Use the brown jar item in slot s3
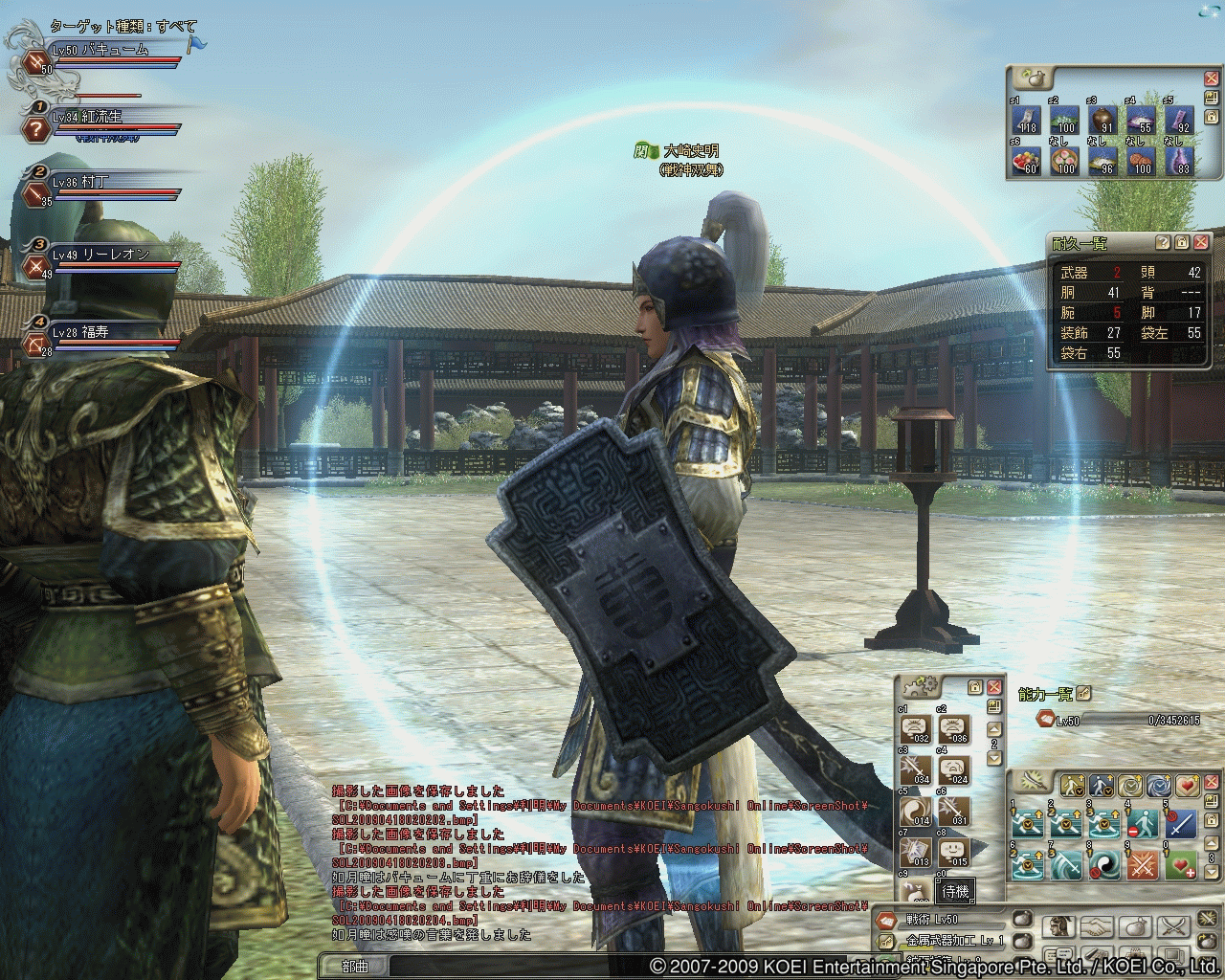Screen dimensions: 1225x980 coord(1103,121)
